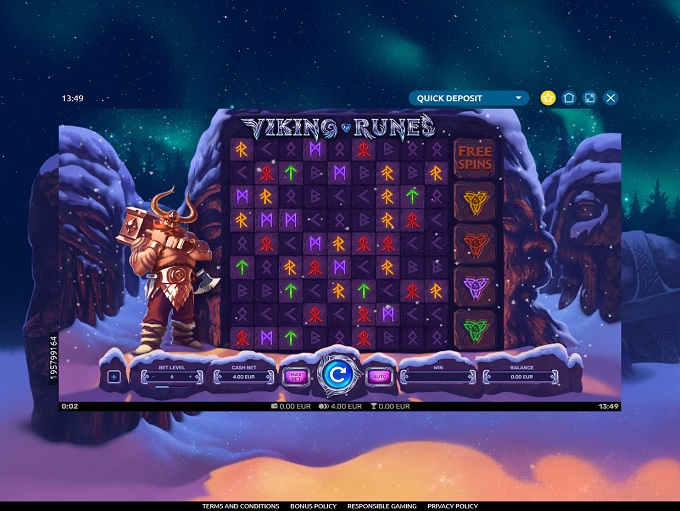
Task: Go to lobby via the home icon
Action: (x=569, y=98)
